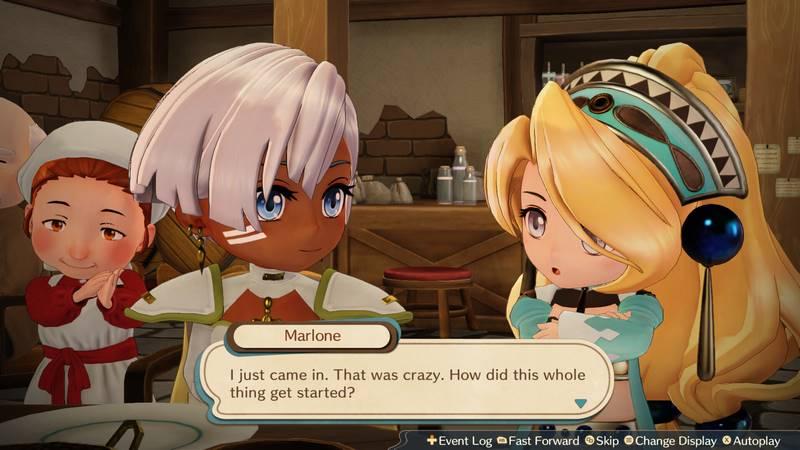Click the teal arrow to advance dialogue

tap(579, 404)
